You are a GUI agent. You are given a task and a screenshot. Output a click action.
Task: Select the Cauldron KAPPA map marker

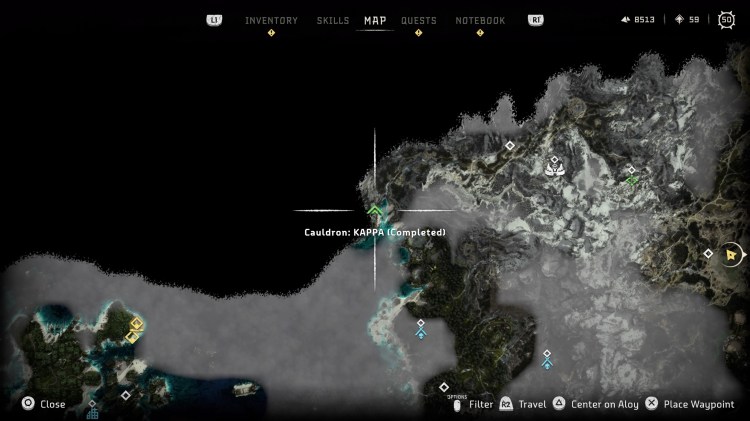click(375, 211)
